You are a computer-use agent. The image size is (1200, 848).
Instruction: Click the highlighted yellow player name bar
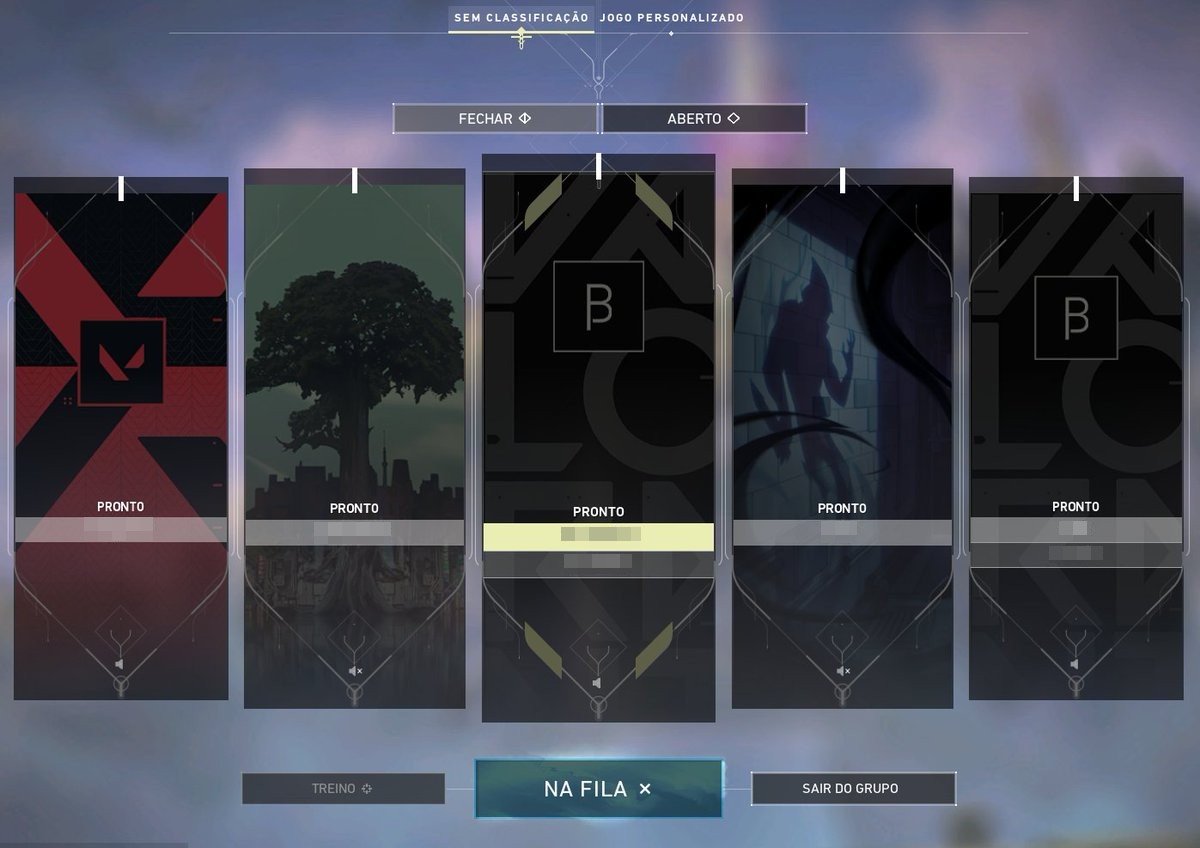coord(598,537)
